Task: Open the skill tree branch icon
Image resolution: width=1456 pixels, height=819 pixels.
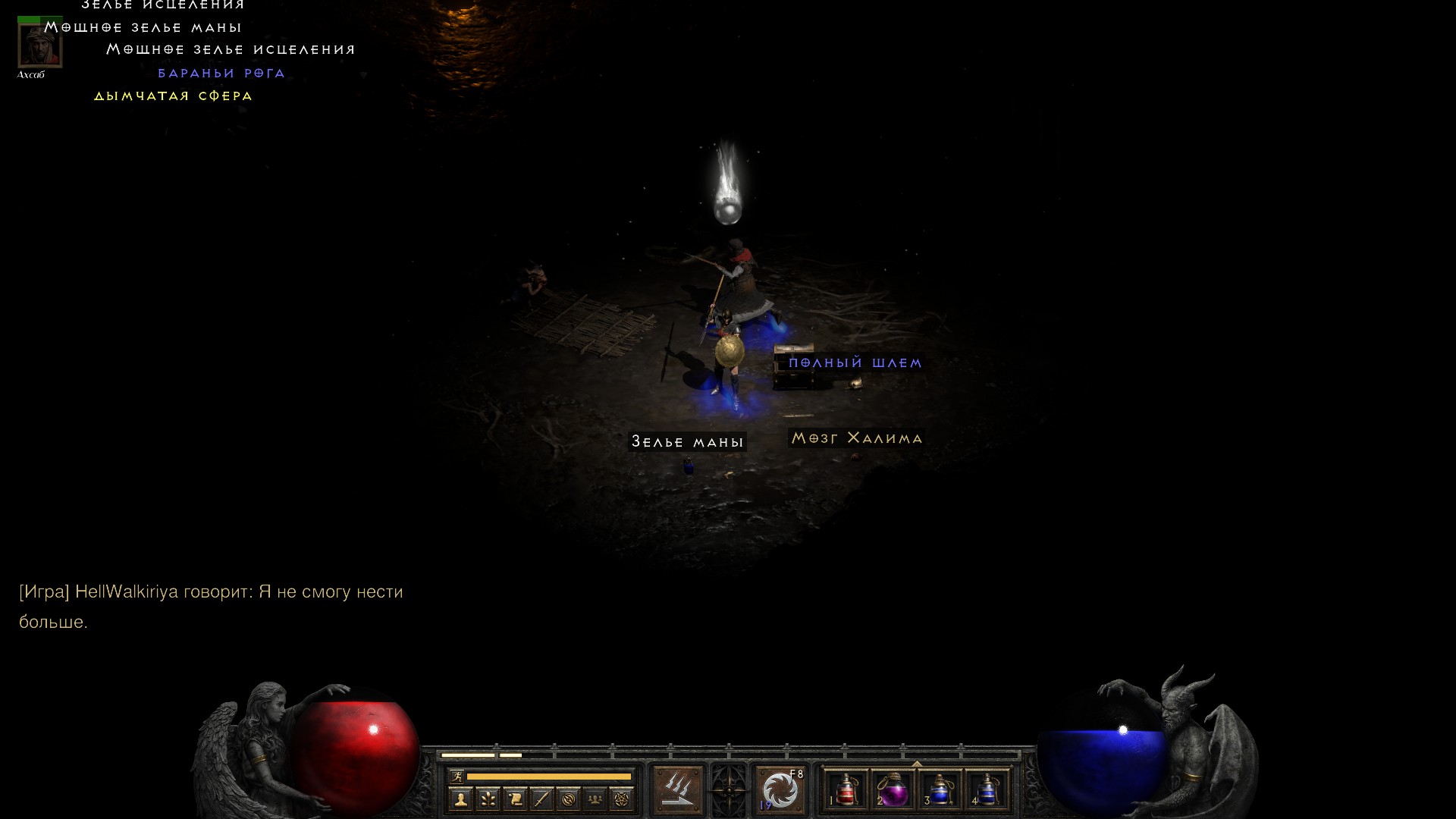Action: (488, 799)
